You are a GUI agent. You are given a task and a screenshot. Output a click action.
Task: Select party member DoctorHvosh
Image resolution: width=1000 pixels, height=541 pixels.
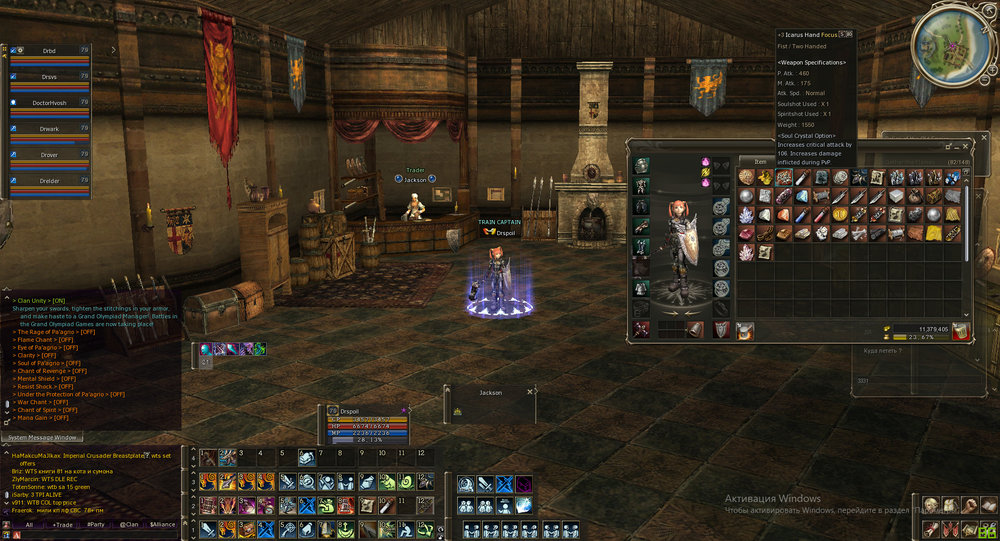[48, 102]
